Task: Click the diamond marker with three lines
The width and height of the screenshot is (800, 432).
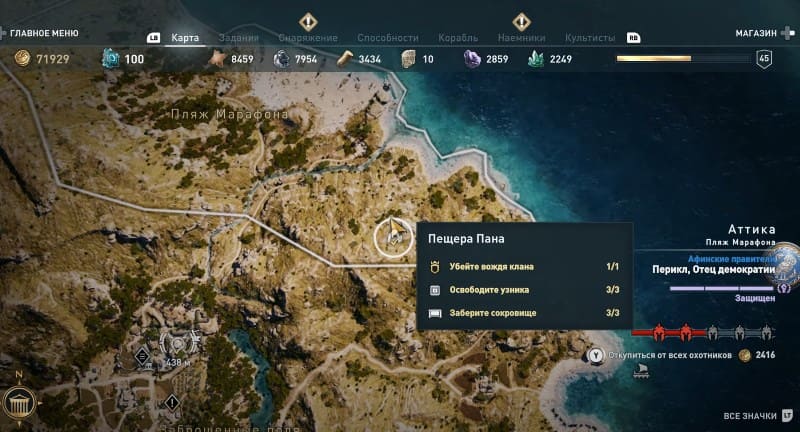Action: point(142,354)
